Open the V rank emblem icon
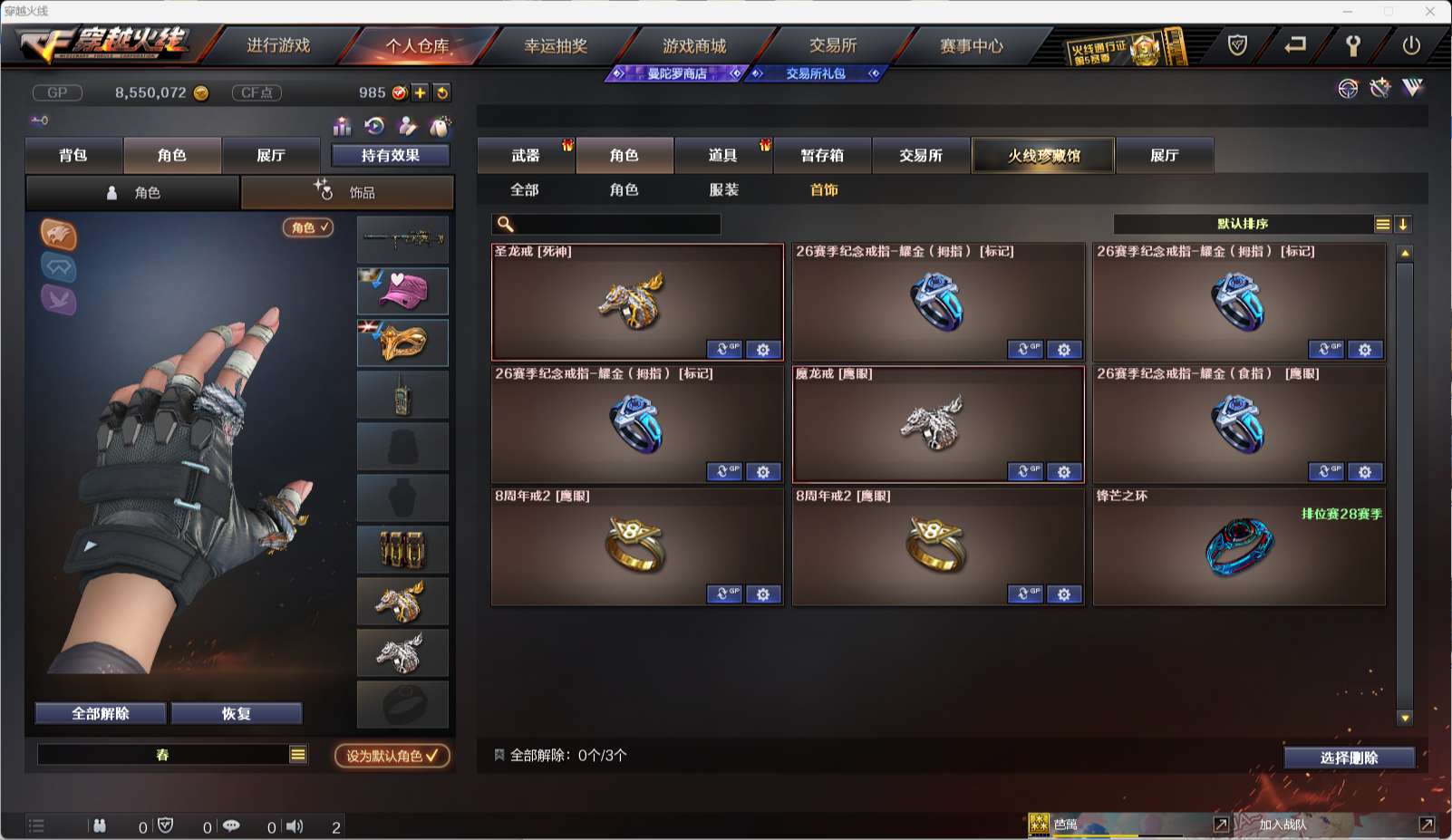Screen dimensions: 1452x840 click(1410, 89)
